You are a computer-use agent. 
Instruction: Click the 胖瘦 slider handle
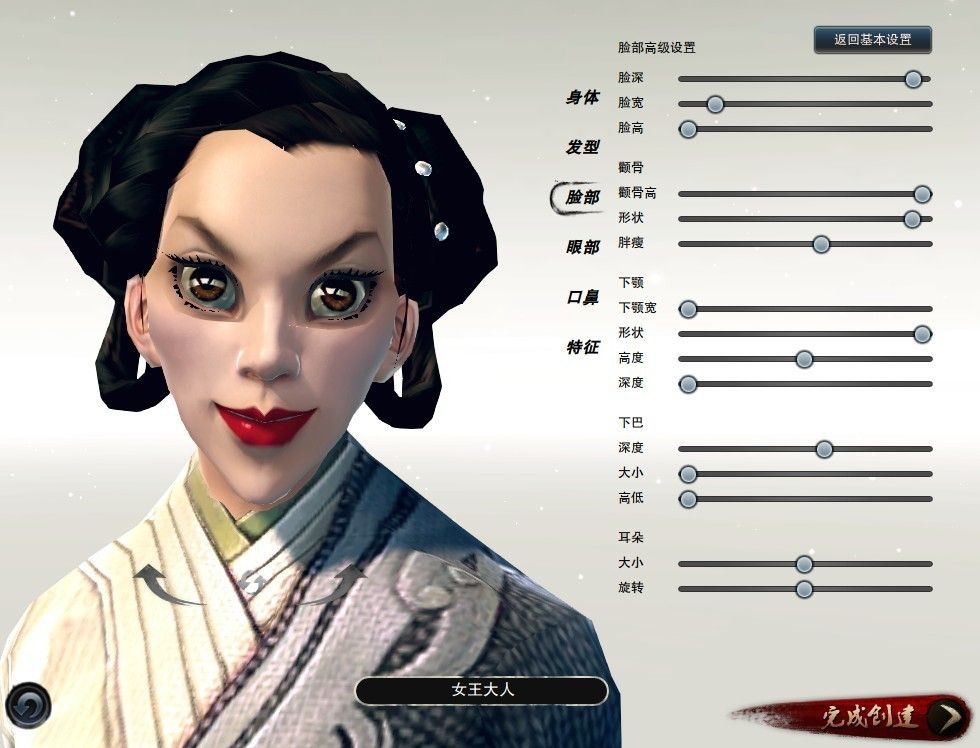[821, 244]
